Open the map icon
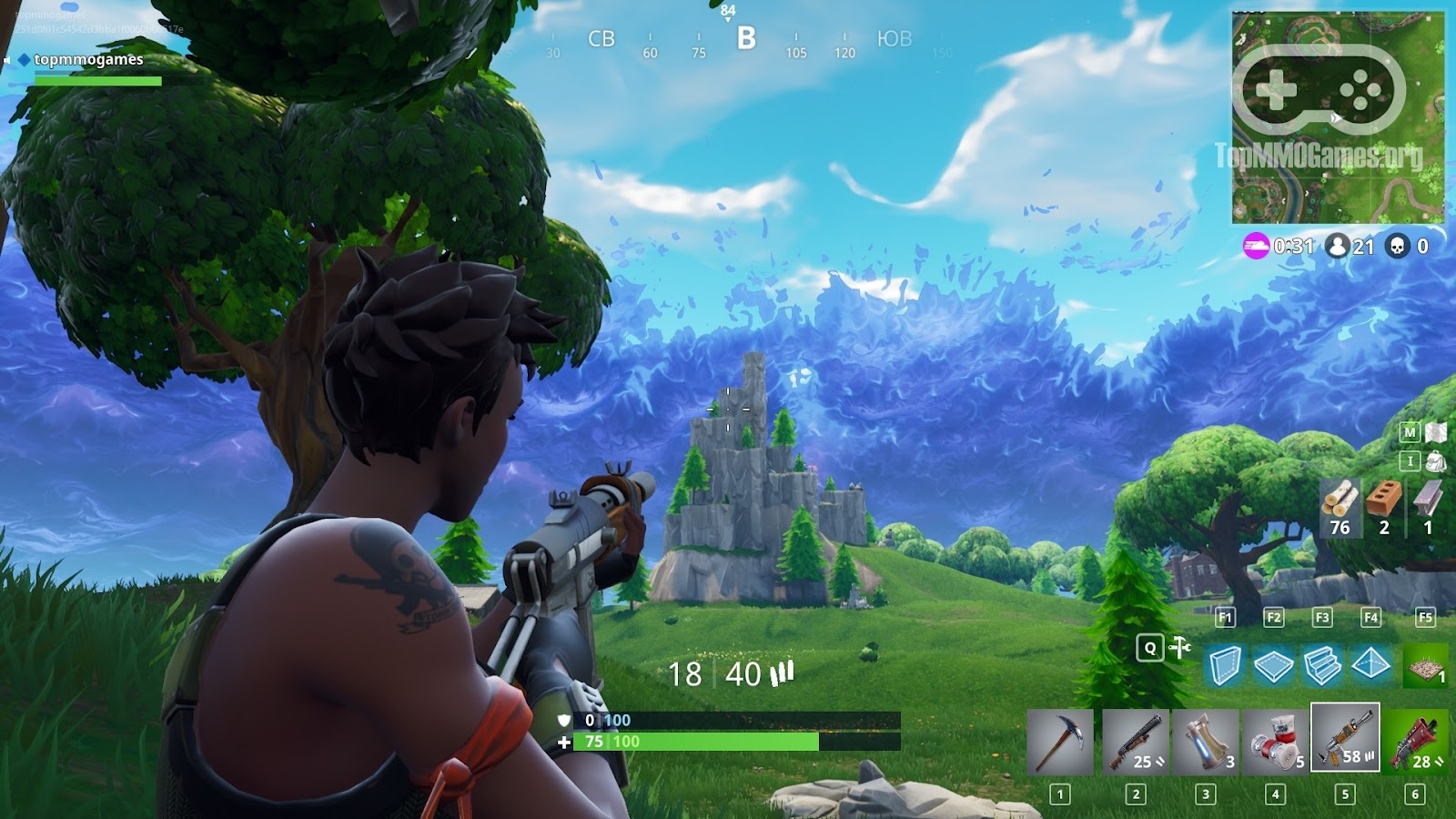 tap(1435, 432)
